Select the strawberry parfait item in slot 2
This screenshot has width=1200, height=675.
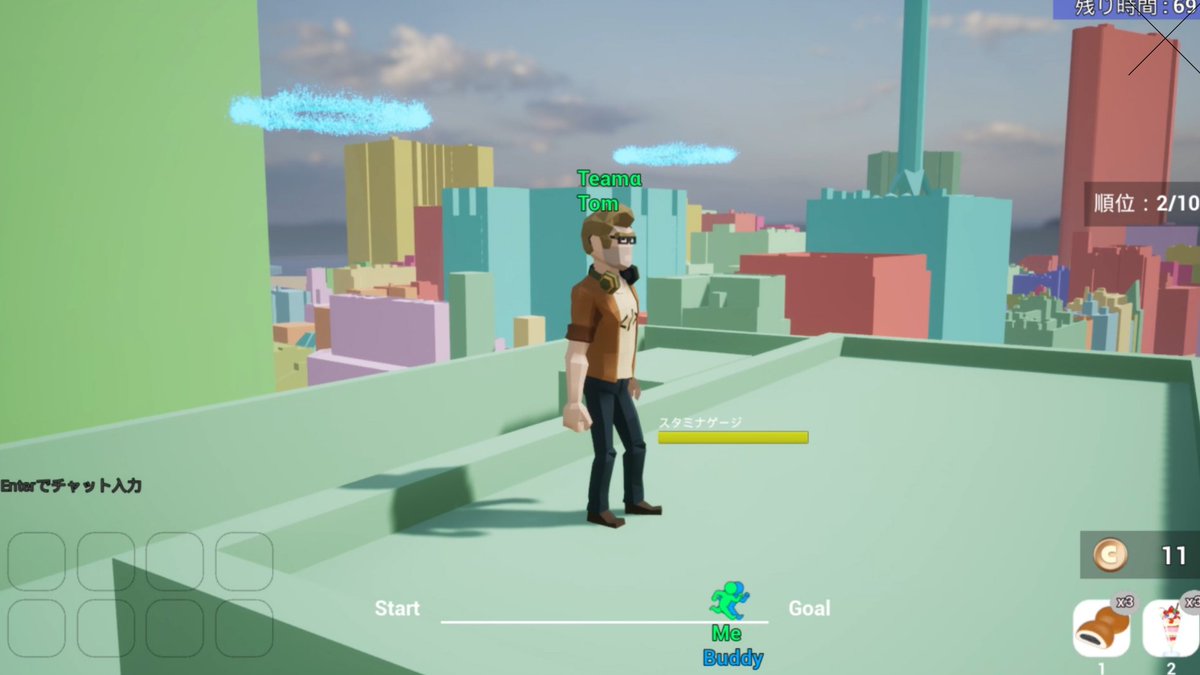coord(1171,628)
